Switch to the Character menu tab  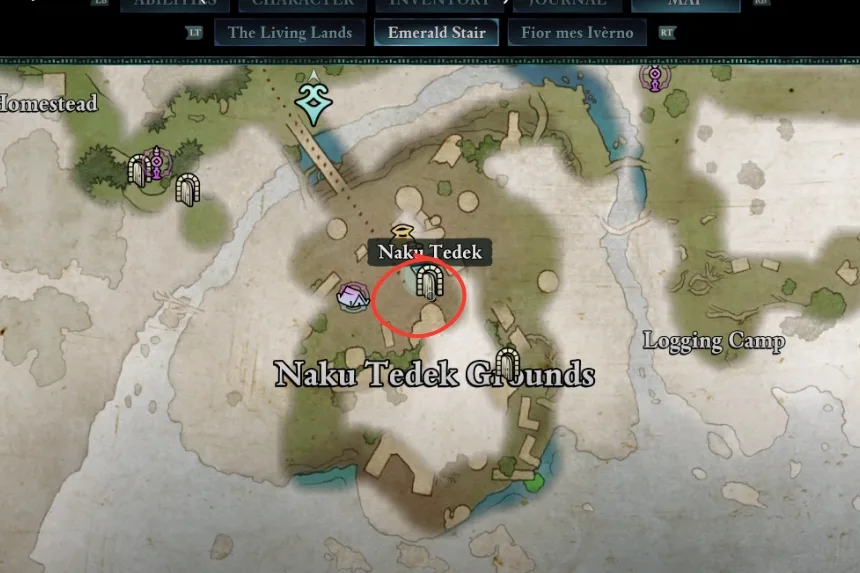(302, 4)
